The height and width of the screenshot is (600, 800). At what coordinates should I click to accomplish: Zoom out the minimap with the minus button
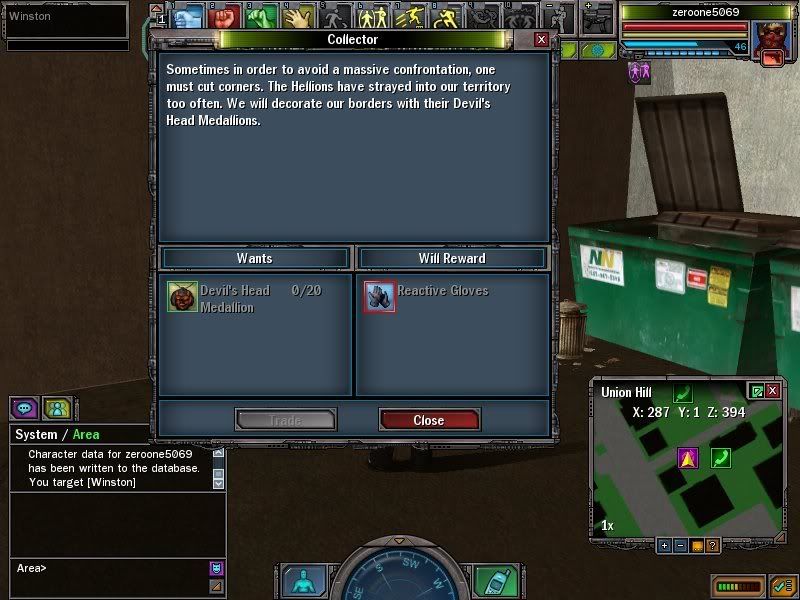tap(680, 546)
